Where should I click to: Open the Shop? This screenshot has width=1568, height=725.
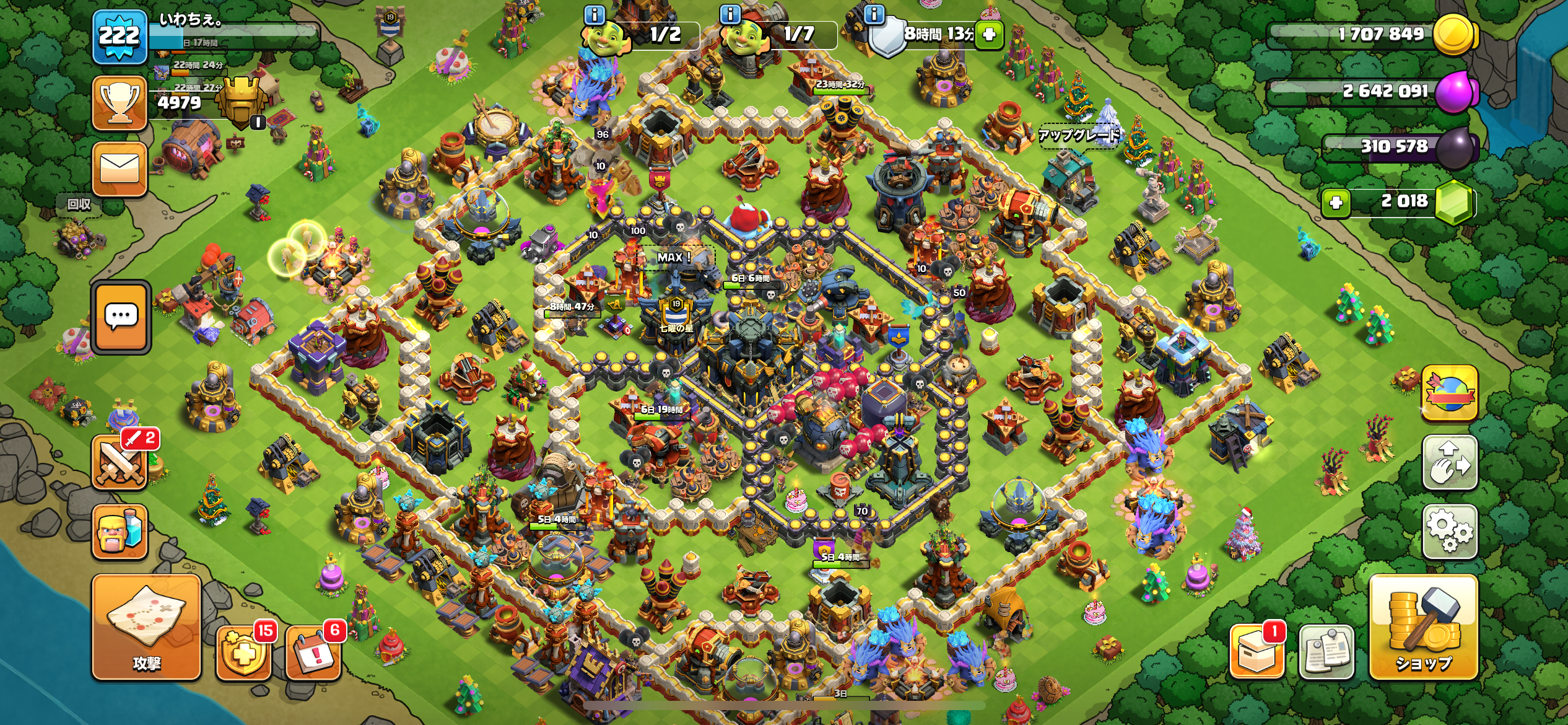pyautogui.click(x=1423, y=627)
